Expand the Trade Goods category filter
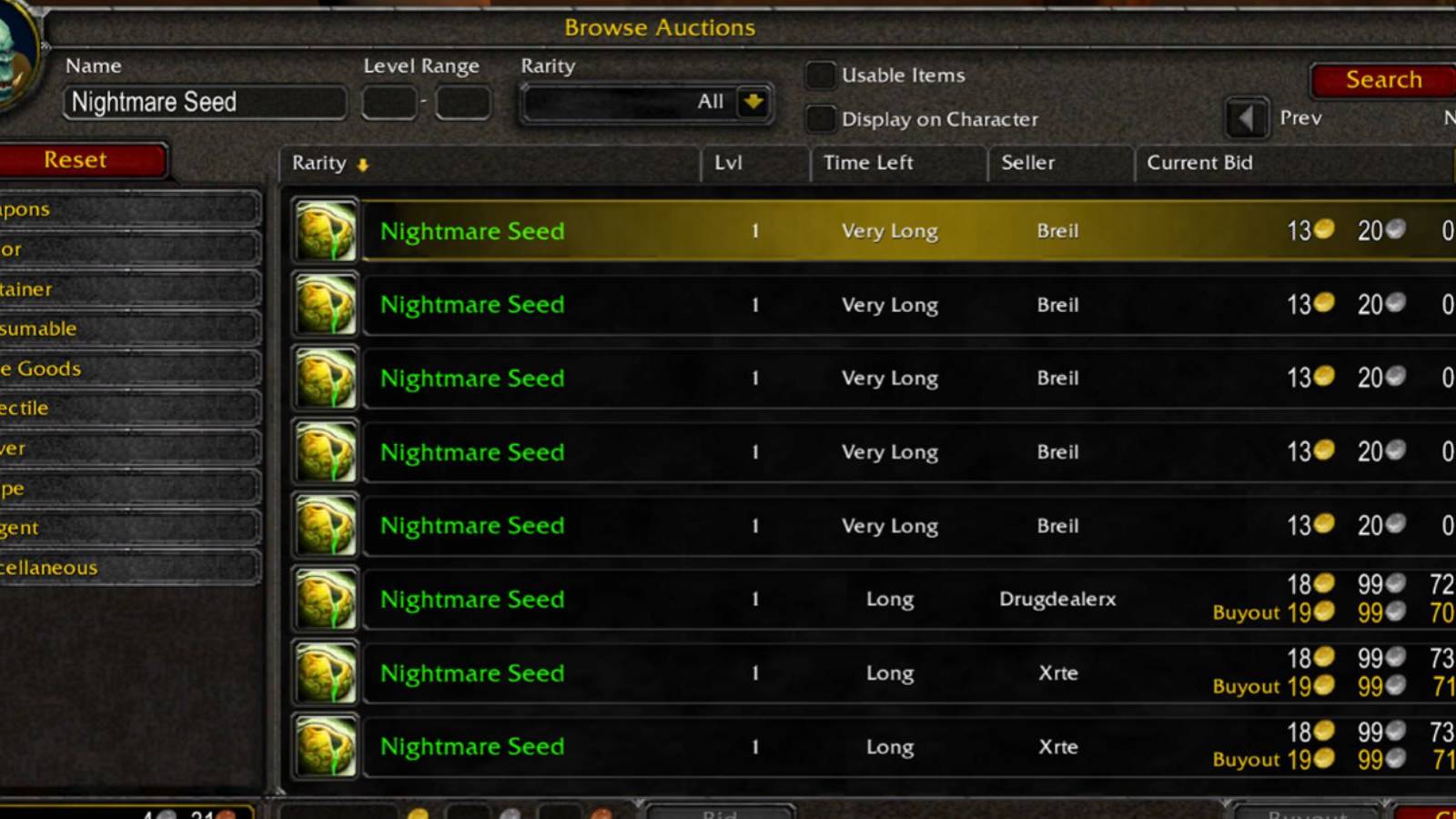The image size is (1456, 819). click(127, 369)
